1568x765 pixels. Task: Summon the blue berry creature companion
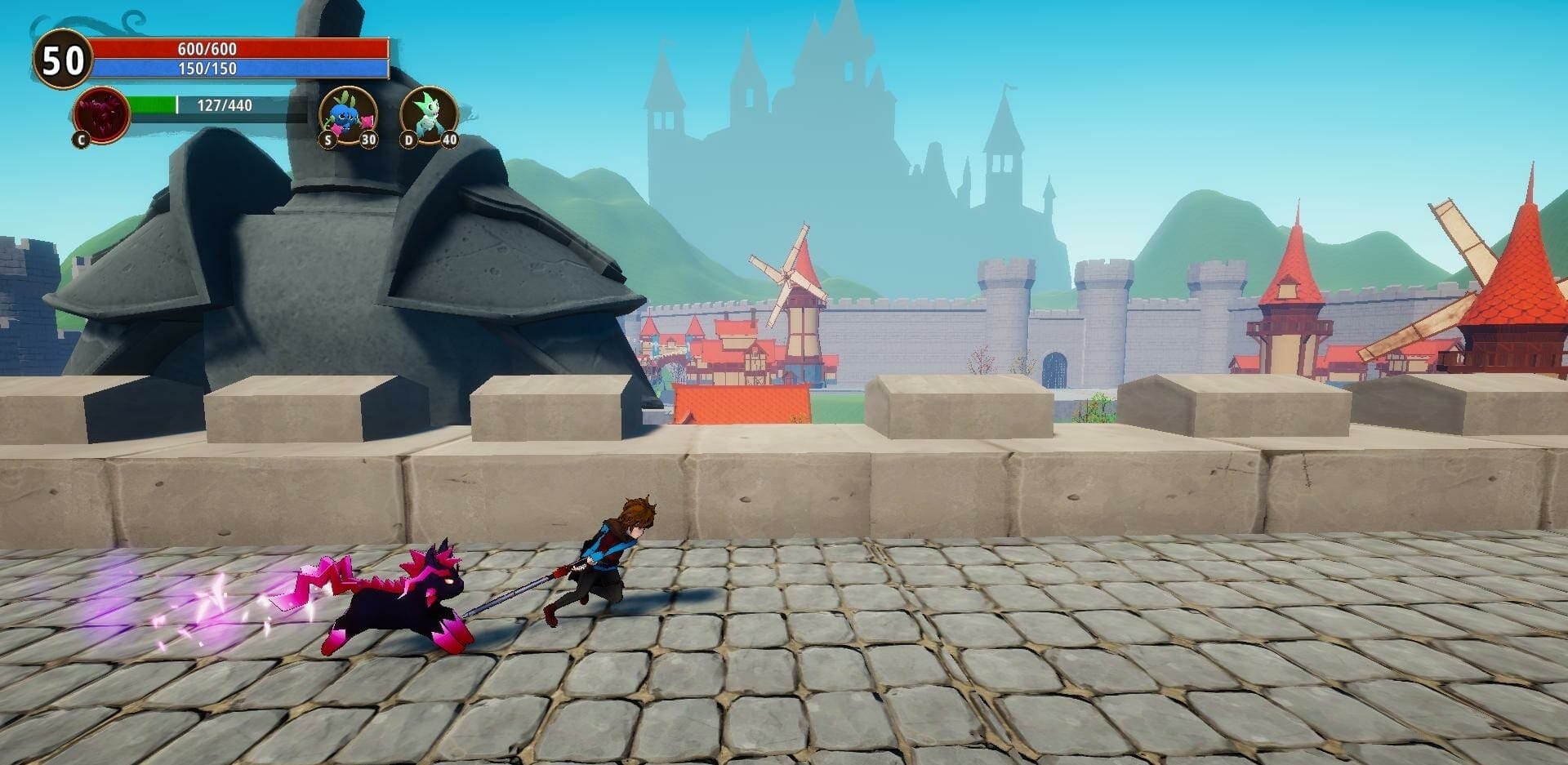pos(348,116)
